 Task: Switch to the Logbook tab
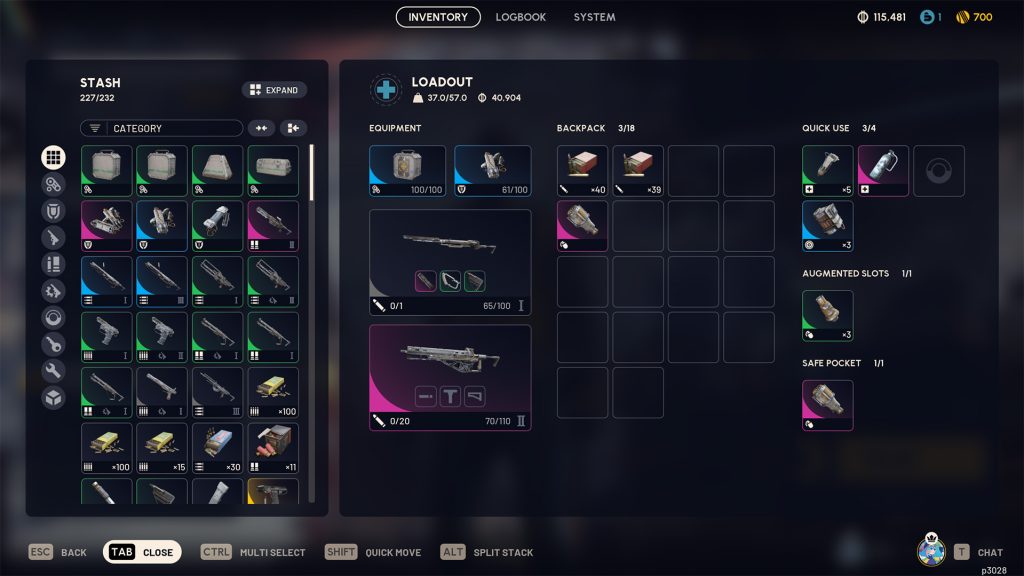click(520, 17)
